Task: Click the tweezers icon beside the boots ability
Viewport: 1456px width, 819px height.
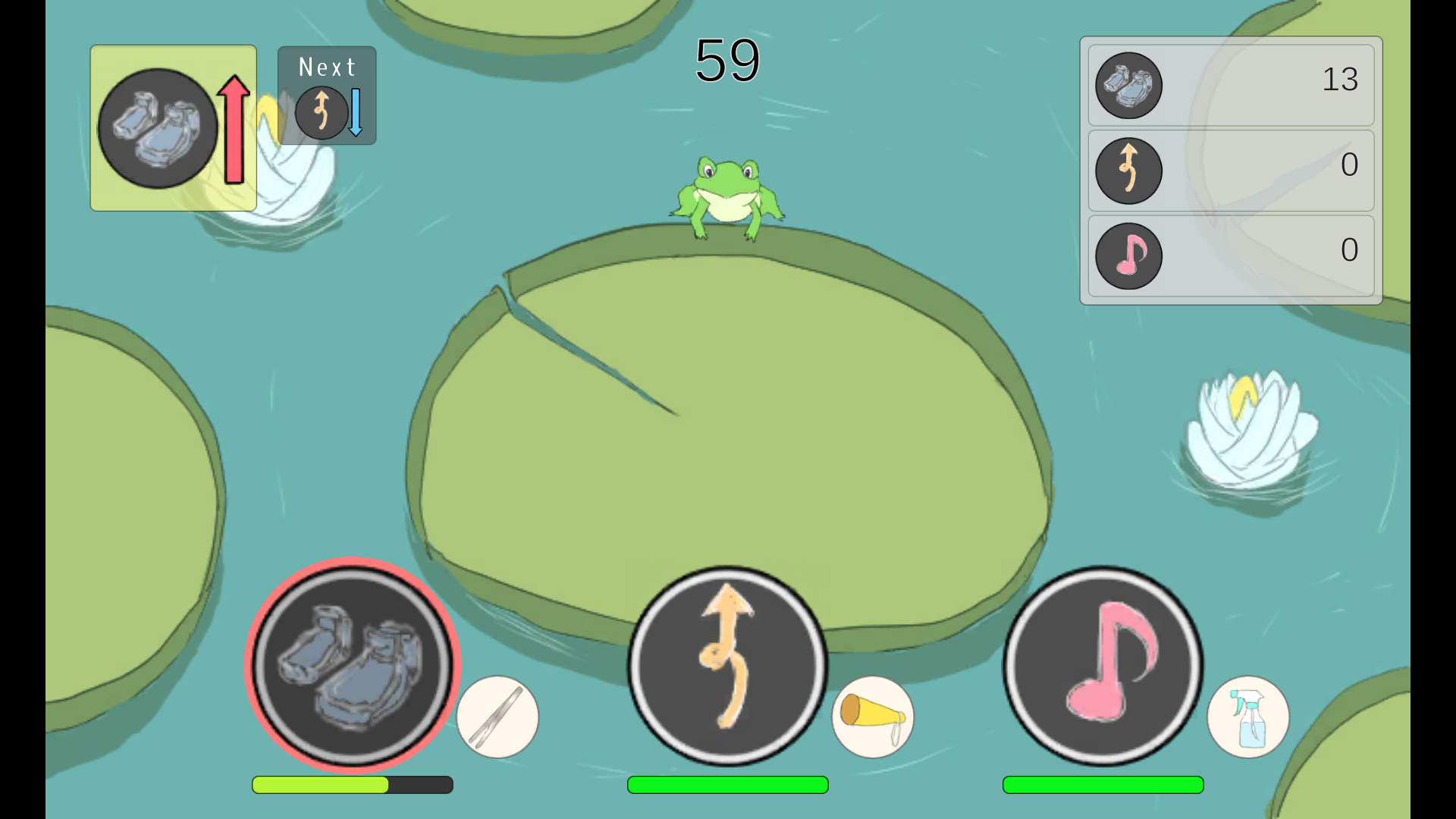Action: coord(498,717)
